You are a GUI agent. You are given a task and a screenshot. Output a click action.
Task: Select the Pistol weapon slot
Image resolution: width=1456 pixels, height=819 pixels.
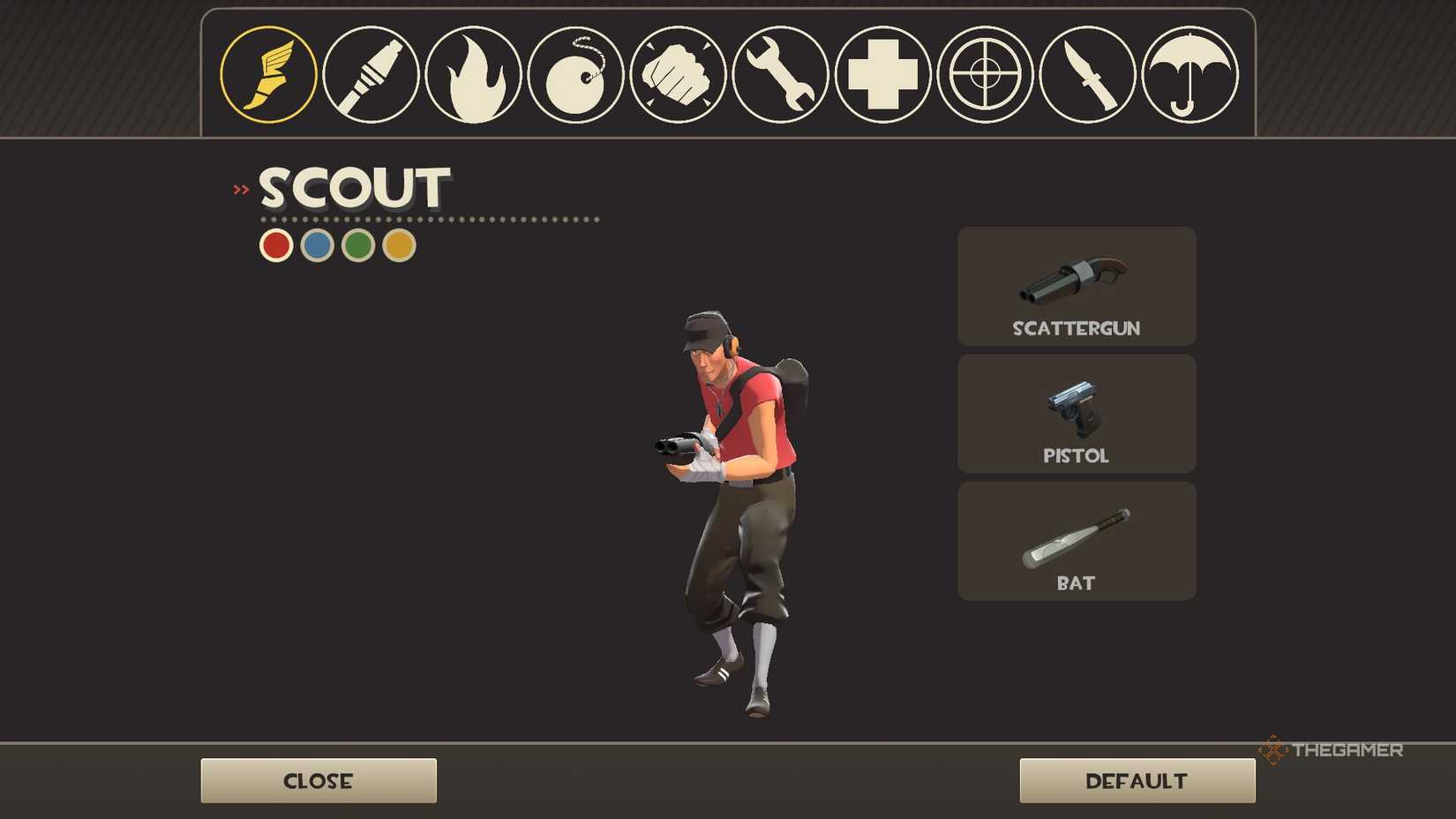tap(1076, 413)
